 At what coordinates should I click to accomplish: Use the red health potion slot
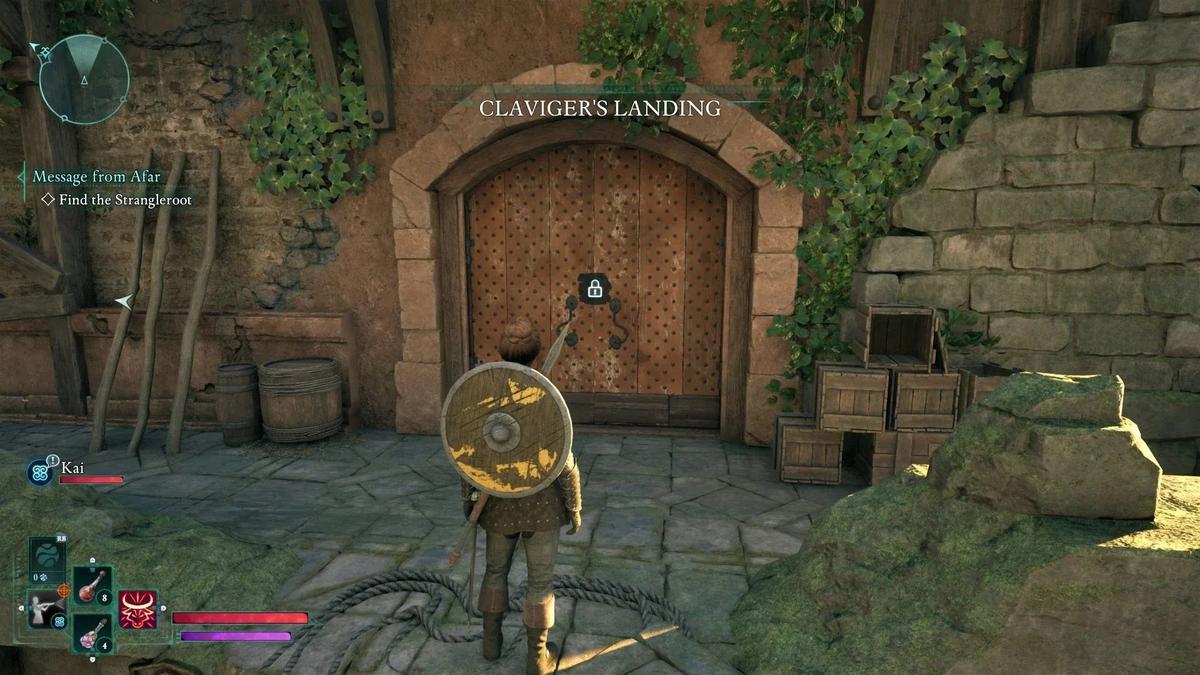coord(93,586)
